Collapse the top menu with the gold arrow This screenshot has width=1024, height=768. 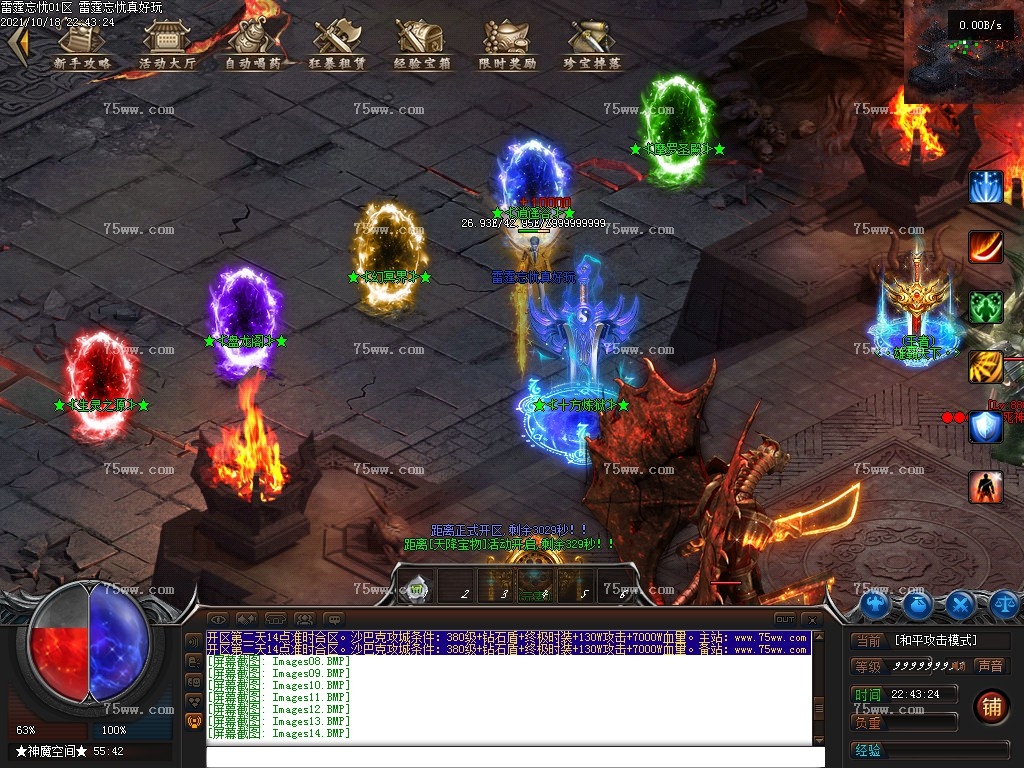(17, 45)
